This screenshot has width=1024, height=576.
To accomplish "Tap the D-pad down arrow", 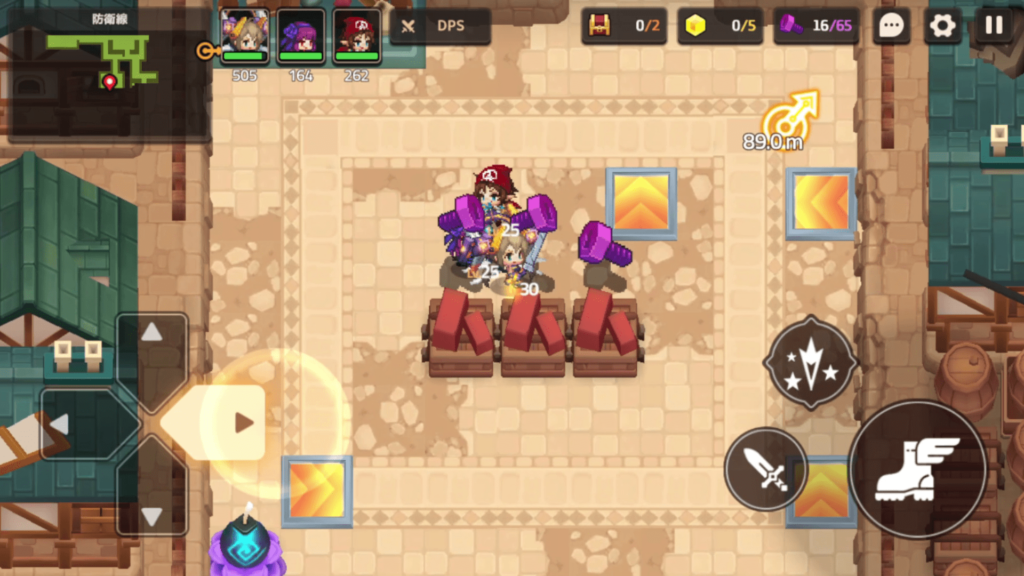I will 152,514.
